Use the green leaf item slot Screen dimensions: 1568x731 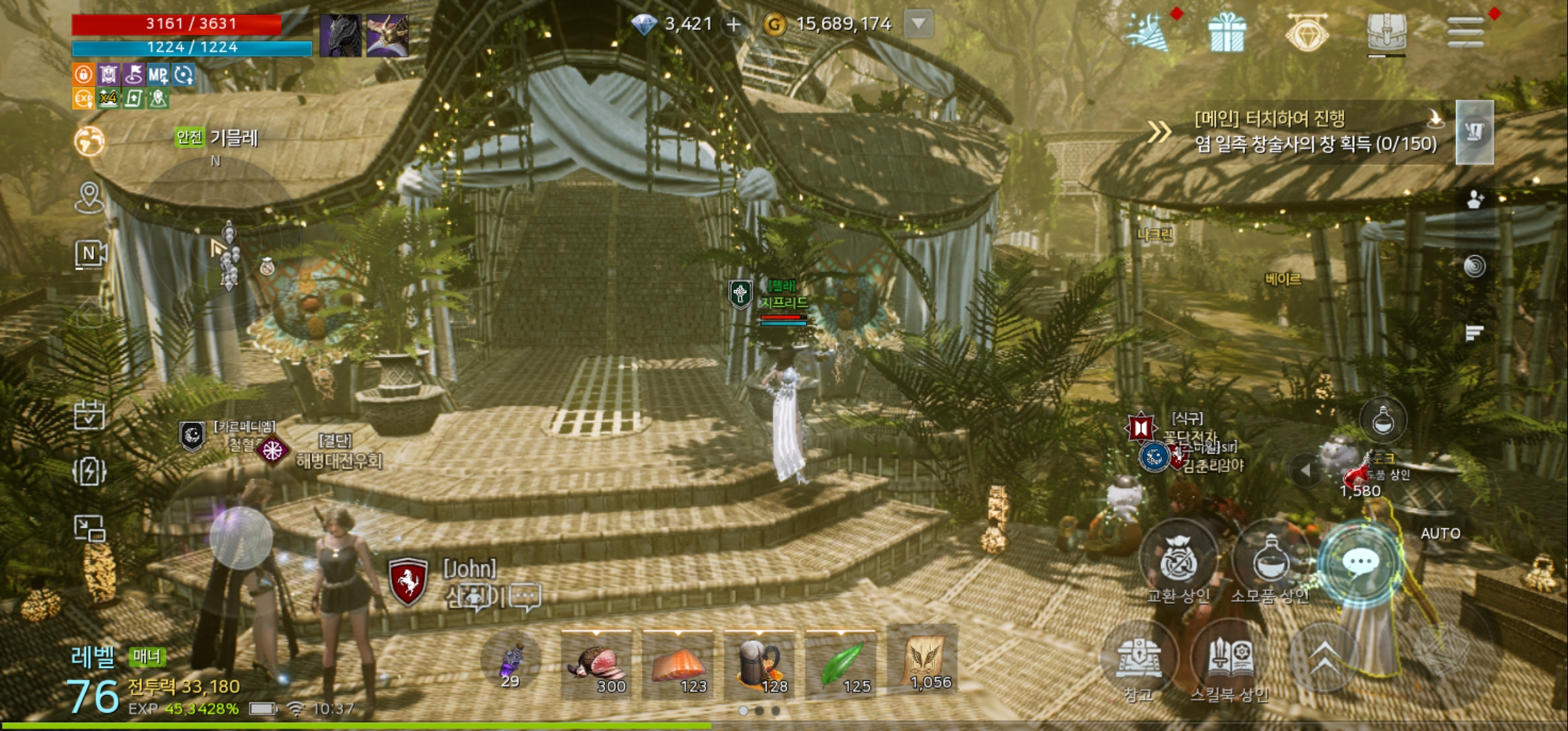[x=841, y=665]
